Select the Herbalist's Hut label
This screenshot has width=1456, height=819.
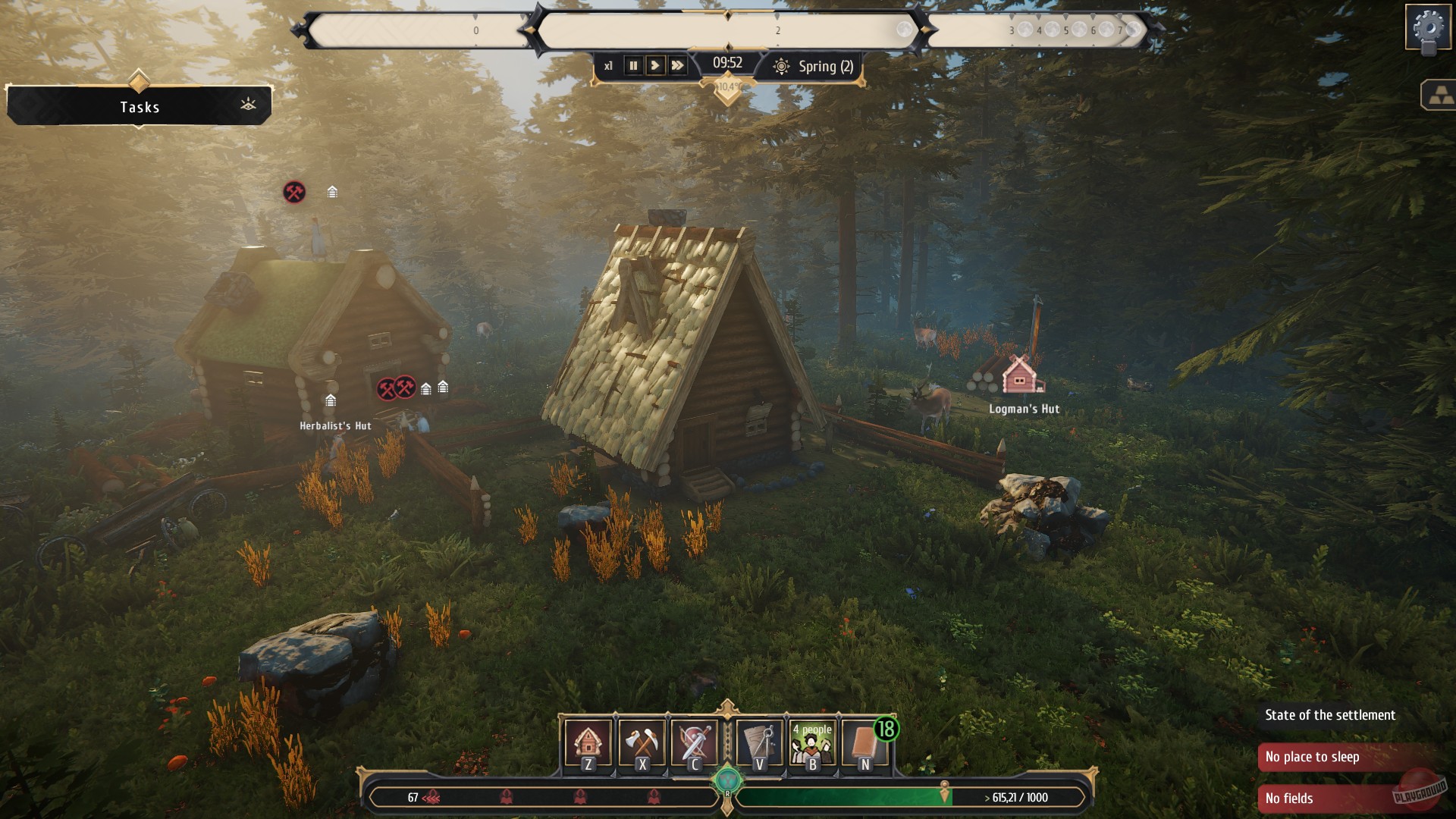tap(335, 426)
